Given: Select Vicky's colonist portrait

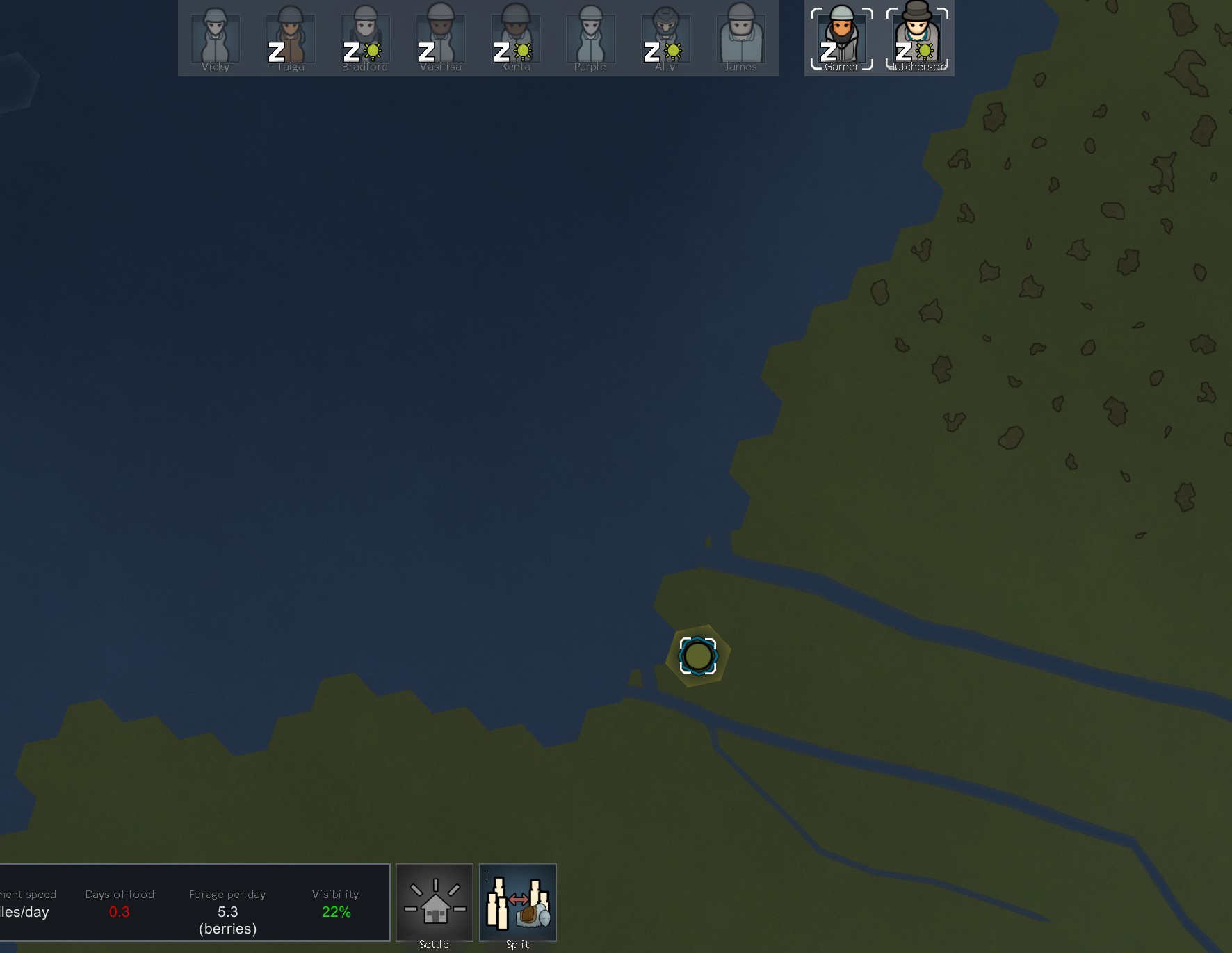Looking at the screenshot, I should (215, 38).
